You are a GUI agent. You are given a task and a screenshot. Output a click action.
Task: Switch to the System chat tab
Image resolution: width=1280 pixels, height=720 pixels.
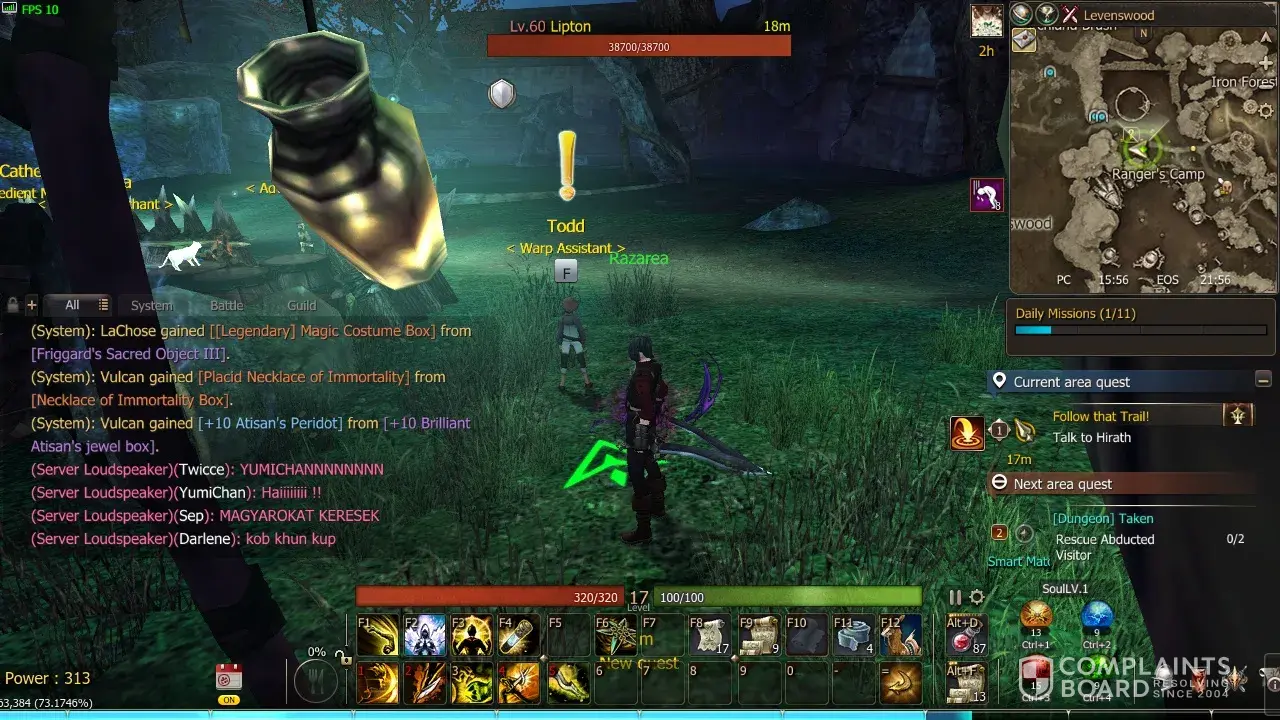[x=152, y=305]
